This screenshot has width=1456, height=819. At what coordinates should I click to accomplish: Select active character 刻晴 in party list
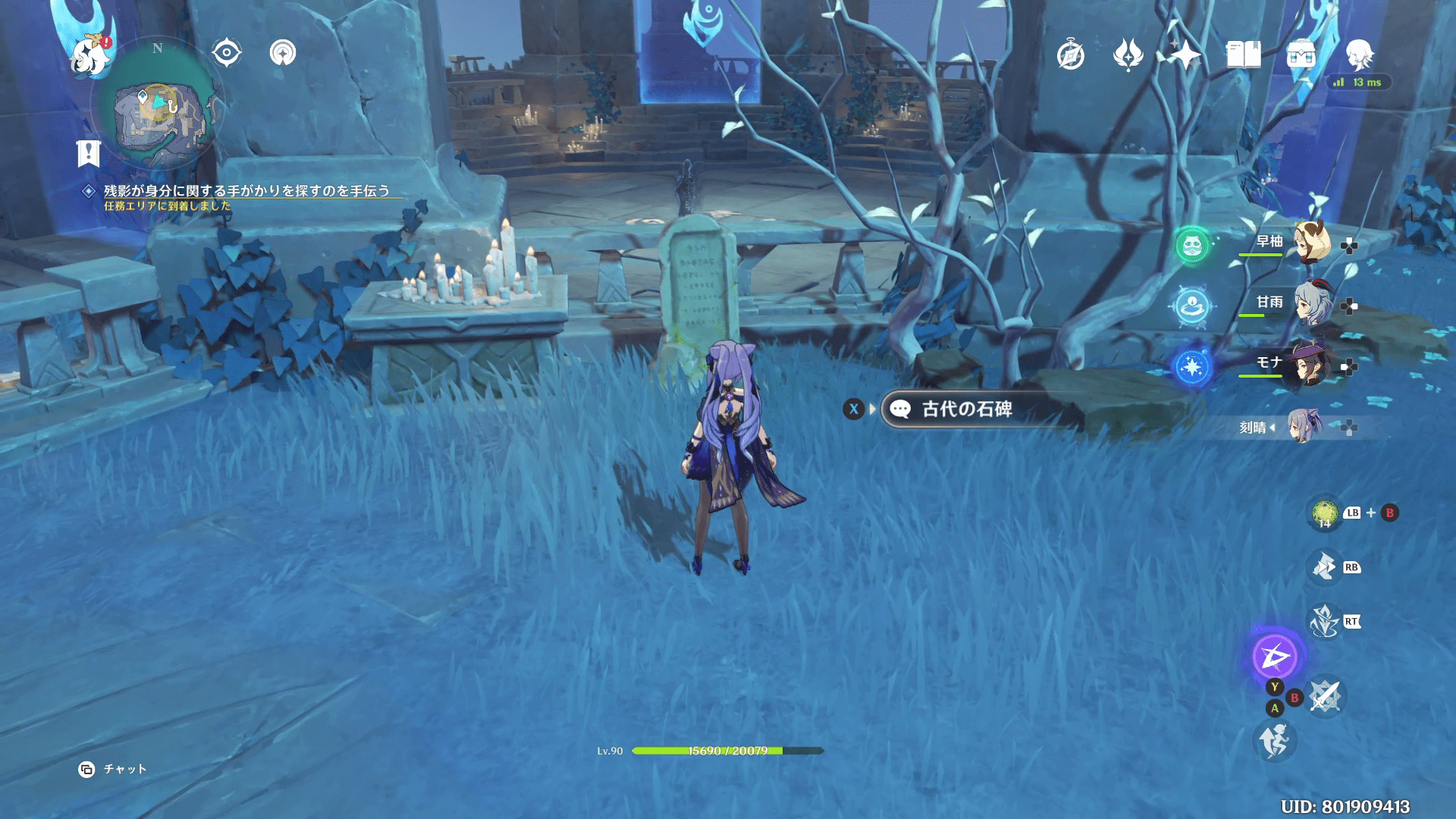pos(1303,426)
